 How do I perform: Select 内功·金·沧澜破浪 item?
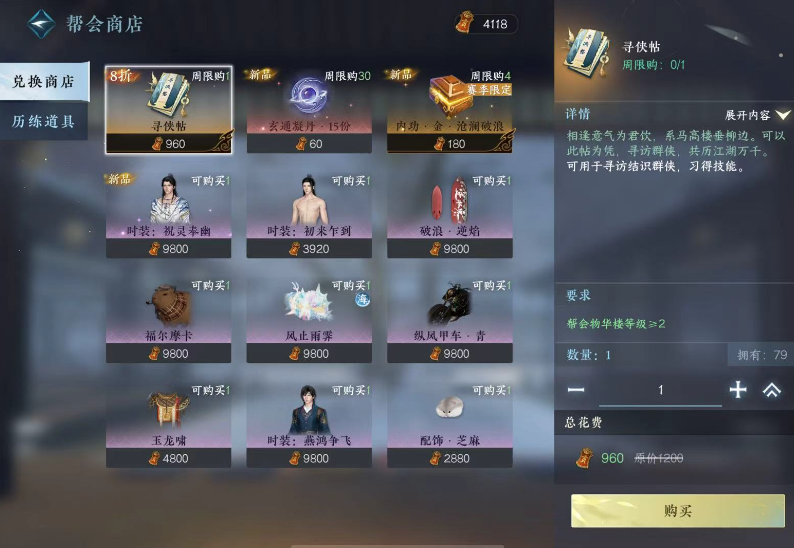(450, 110)
